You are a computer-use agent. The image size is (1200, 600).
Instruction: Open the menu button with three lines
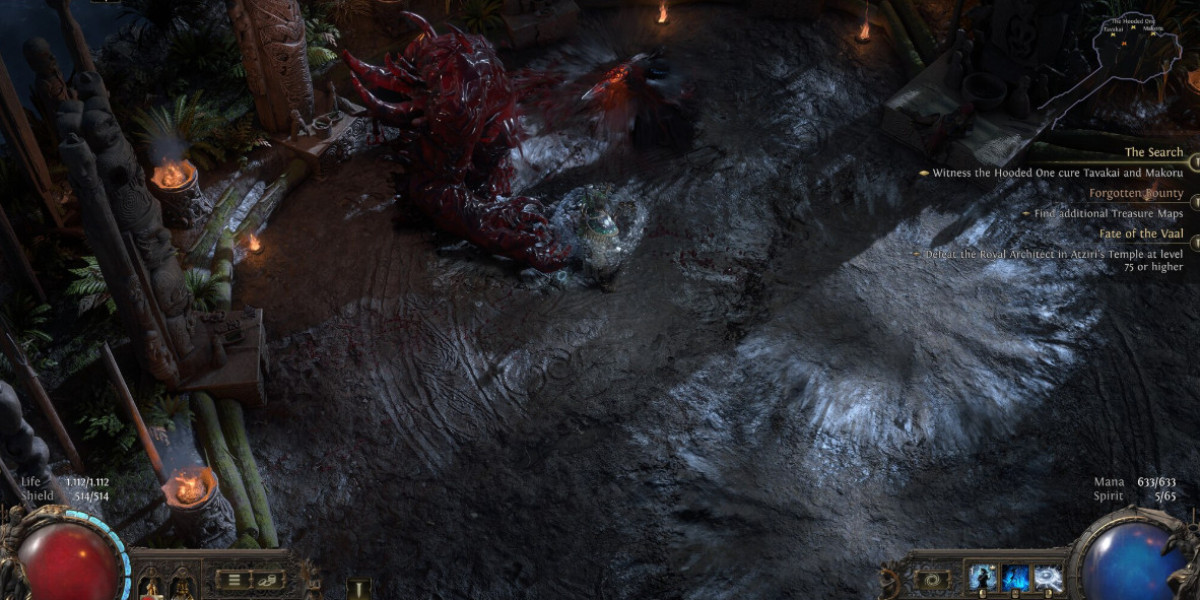pyautogui.click(x=234, y=579)
